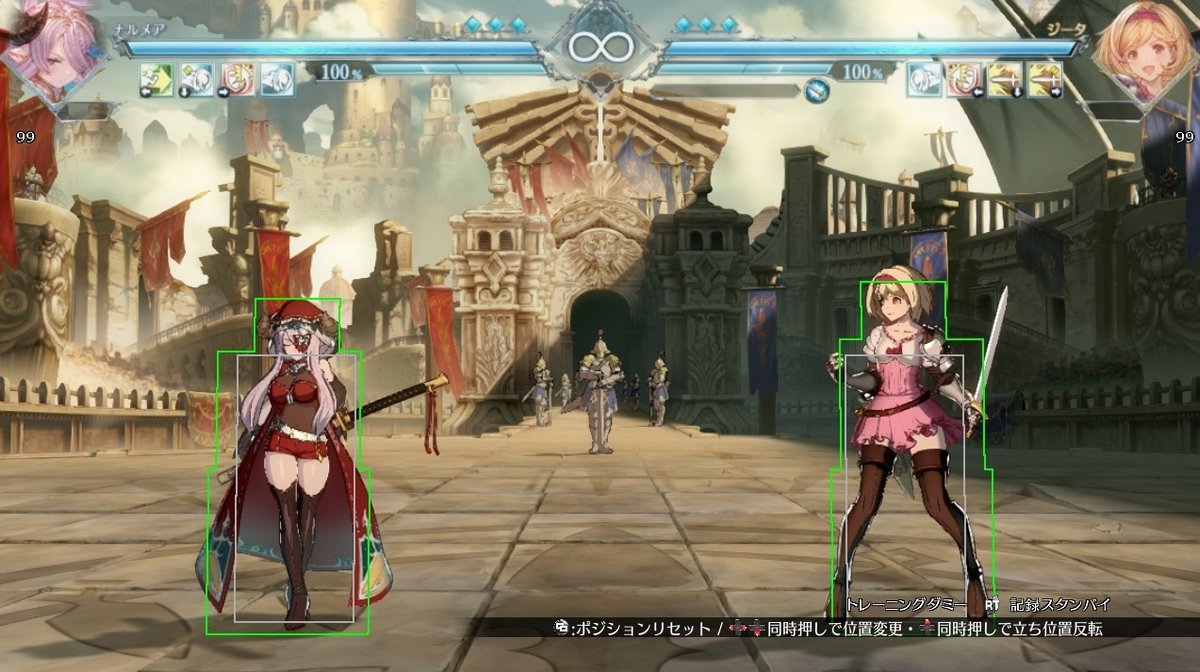Choose Djeeta's yellow sword skill with right arrow
This screenshot has height=672, width=1200.
(x=1044, y=79)
